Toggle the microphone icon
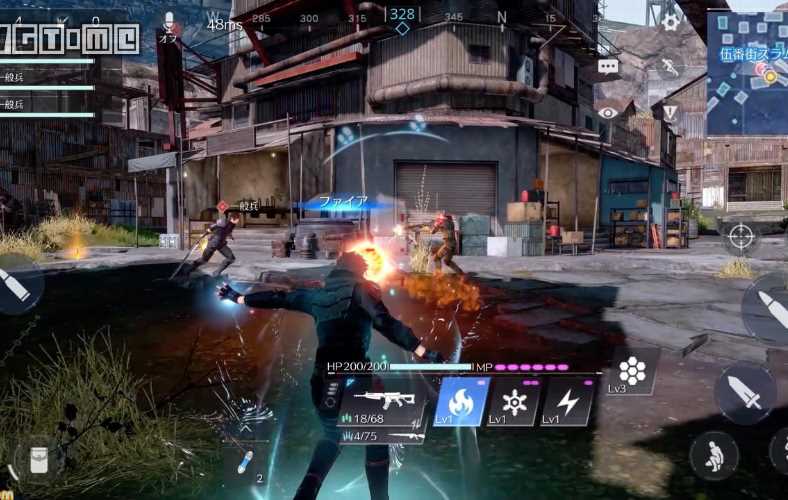 (x=169, y=22)
